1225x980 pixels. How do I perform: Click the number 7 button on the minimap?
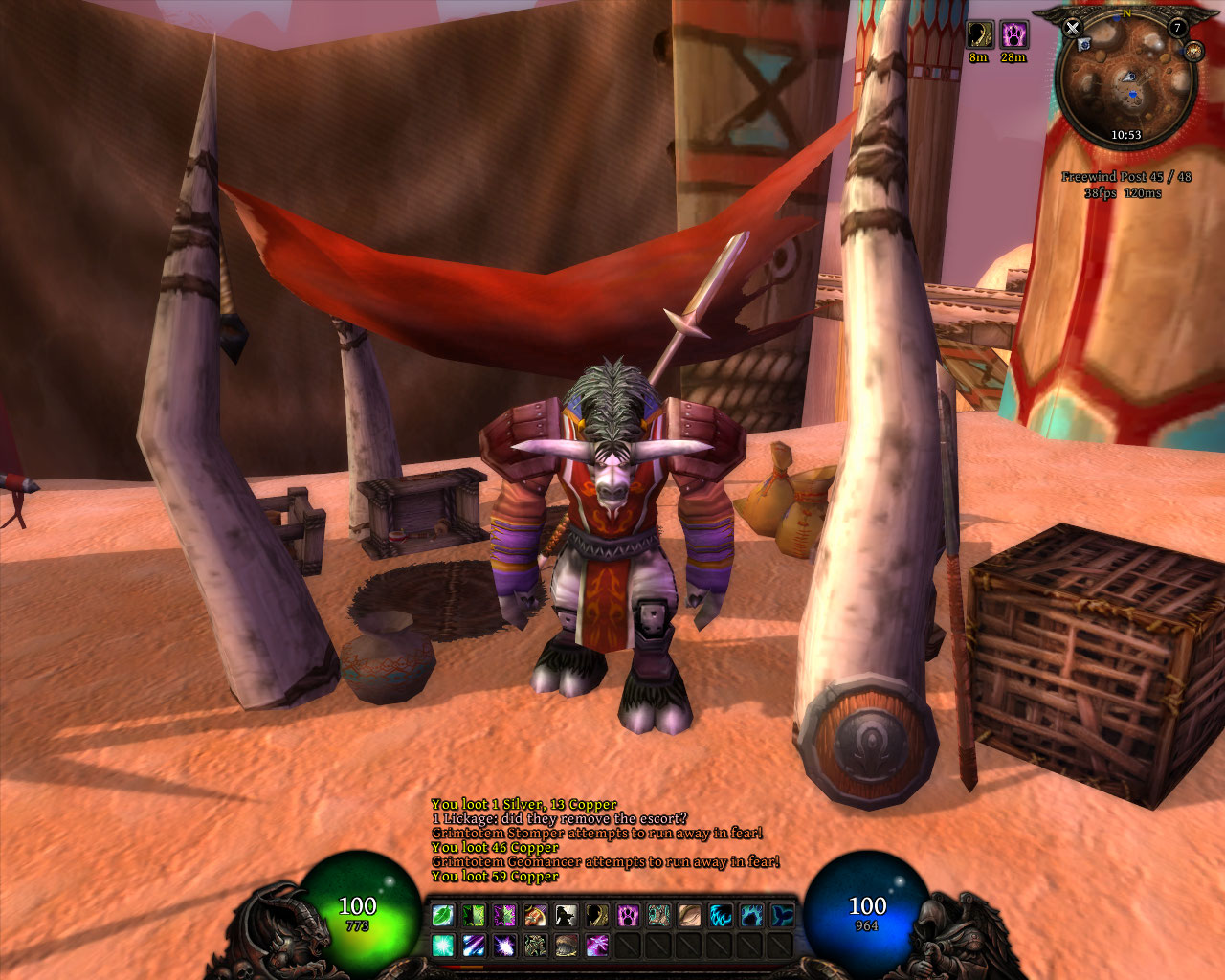click(x=1178, y=29)
